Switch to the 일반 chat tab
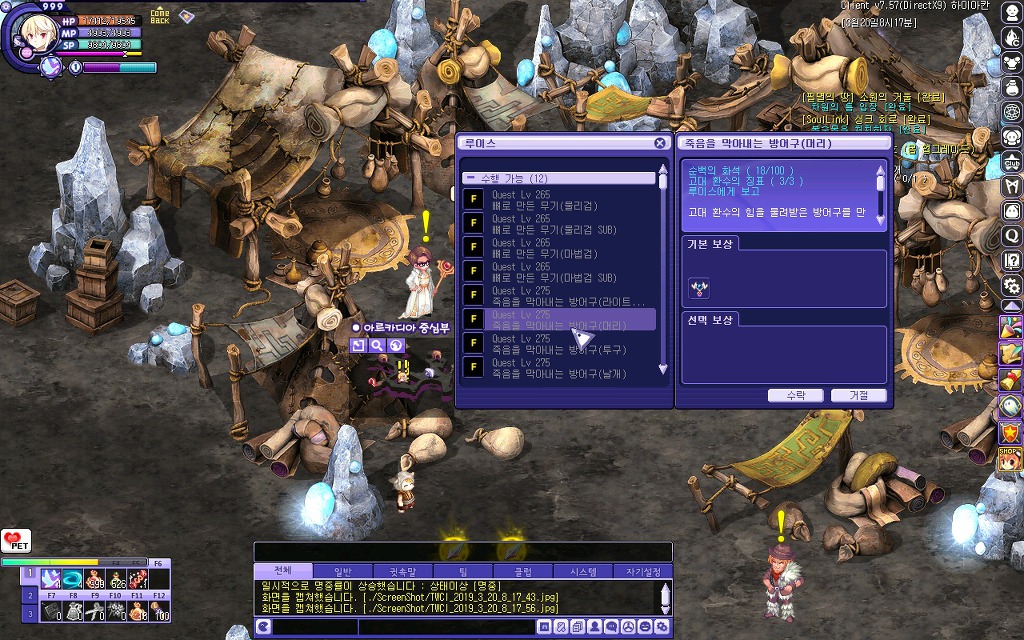Screen dimensions: 1024x640 coord(342,571)
